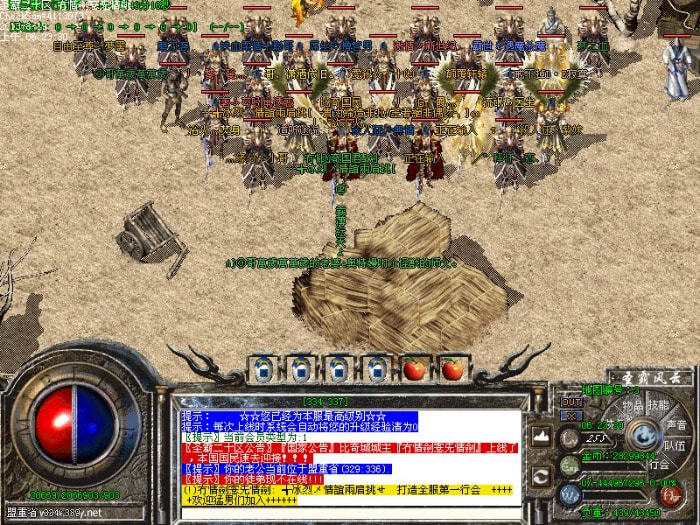The width and height of the screenshot is (700, 525).
Task: Click the circular arrows swap button
Action: (x=540, y=475)
